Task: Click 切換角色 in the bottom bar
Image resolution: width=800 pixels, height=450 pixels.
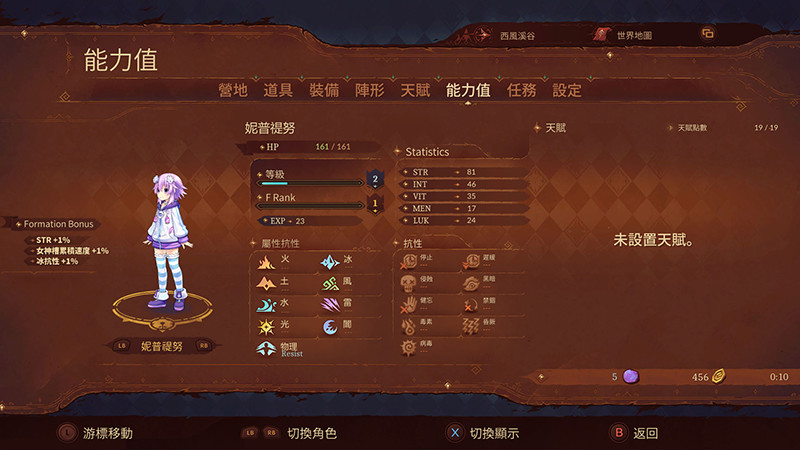Action: click(x=311, y=433)
